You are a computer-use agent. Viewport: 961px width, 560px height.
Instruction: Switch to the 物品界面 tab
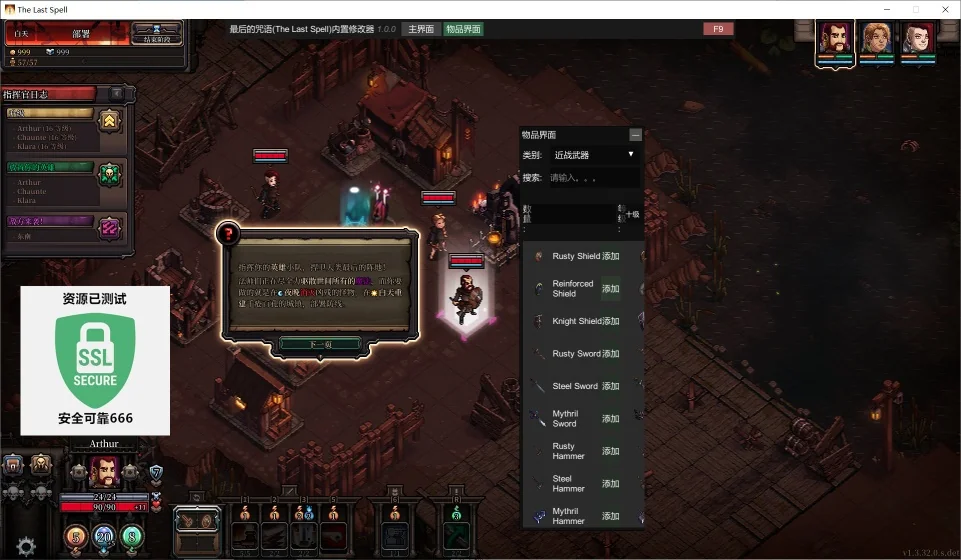(462, 29)
